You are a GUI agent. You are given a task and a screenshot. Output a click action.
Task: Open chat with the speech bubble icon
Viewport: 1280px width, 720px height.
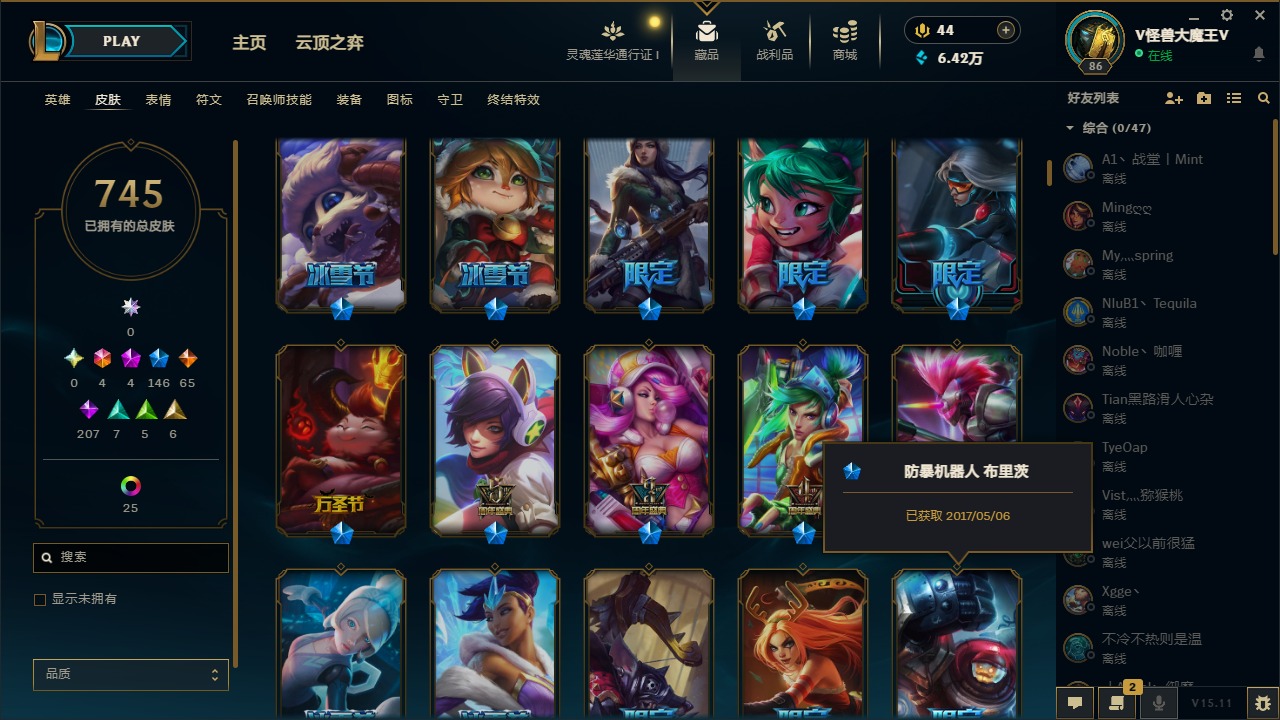tap(1074, 703)
